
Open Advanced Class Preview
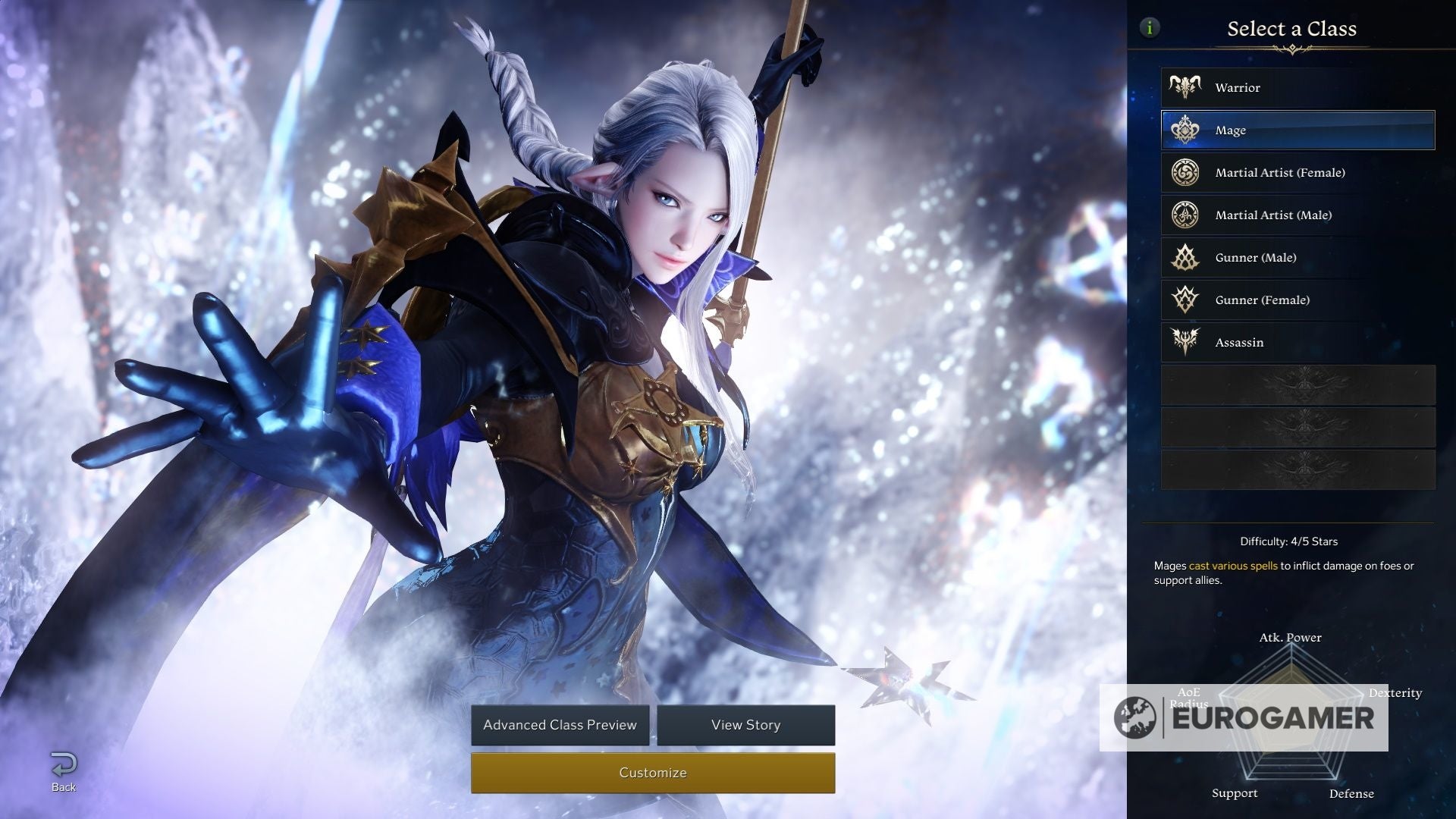pyautogui.click(x=560, y=725)
